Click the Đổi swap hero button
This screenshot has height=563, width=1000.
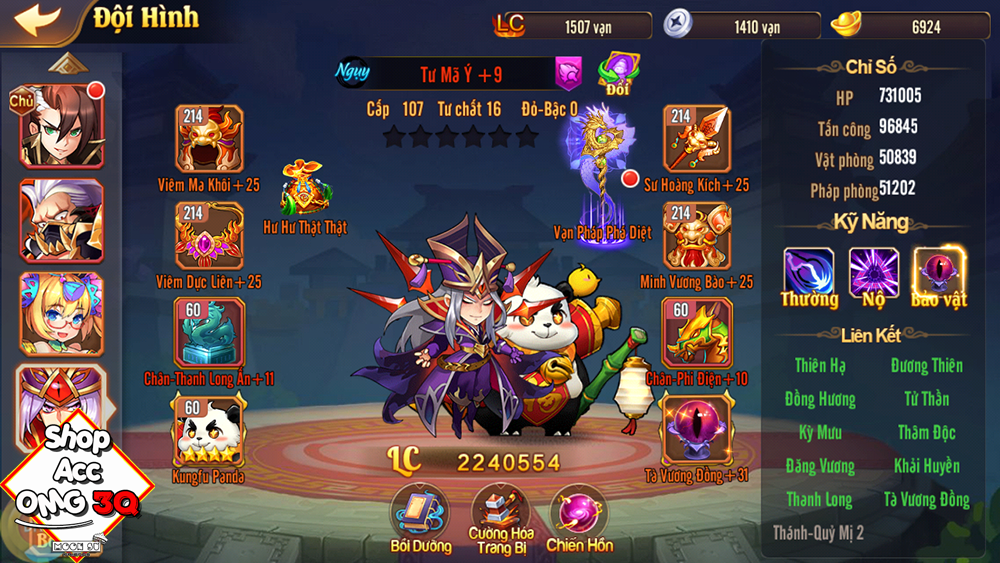point(618,73)
